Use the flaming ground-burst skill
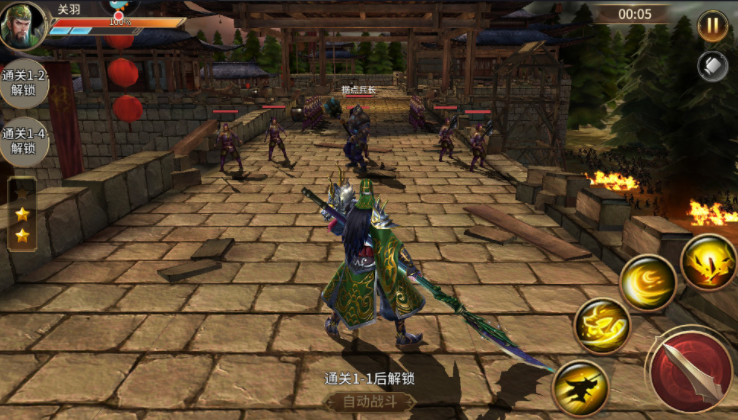Viewport: 738px width, 420px height. pyautogui.click(x=709, y=262)
